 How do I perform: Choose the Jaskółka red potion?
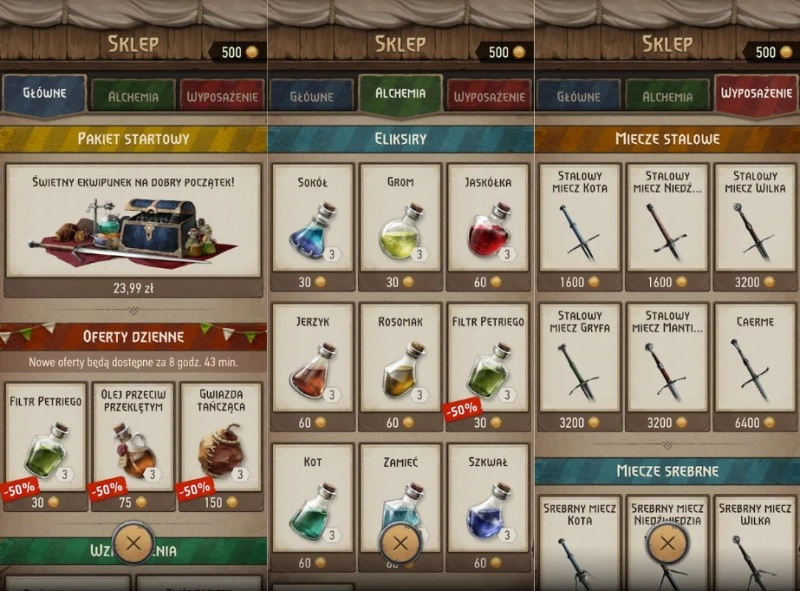coord(486,227)
